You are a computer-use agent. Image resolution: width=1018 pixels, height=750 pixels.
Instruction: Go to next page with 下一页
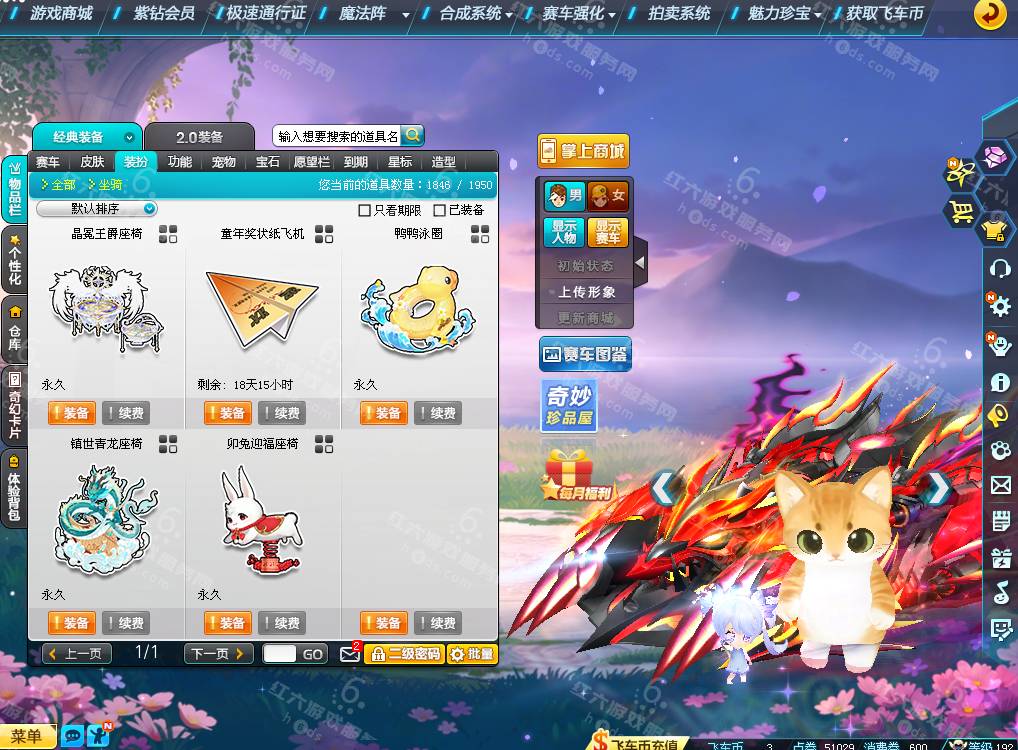tap(218, 654)
